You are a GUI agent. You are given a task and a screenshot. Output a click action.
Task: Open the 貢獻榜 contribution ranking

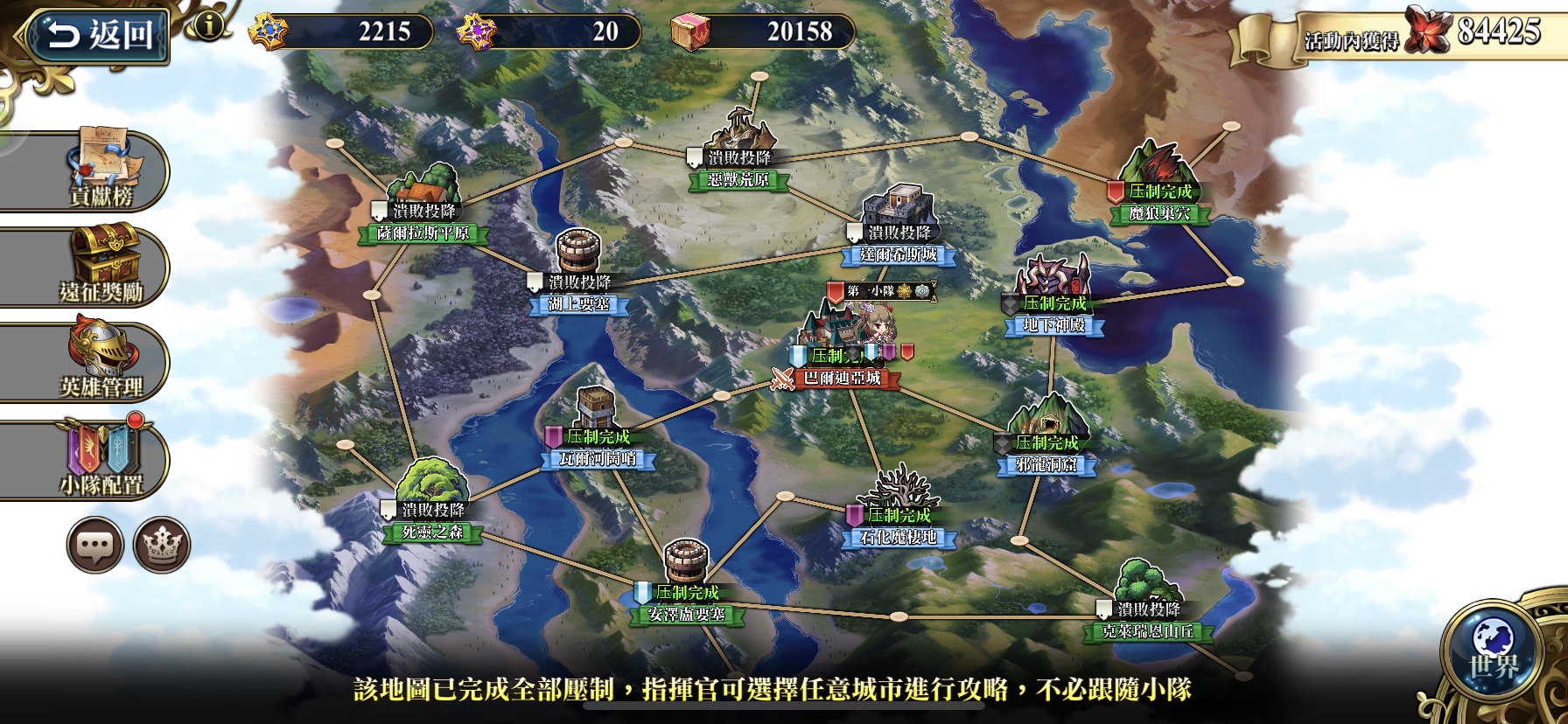101,169
